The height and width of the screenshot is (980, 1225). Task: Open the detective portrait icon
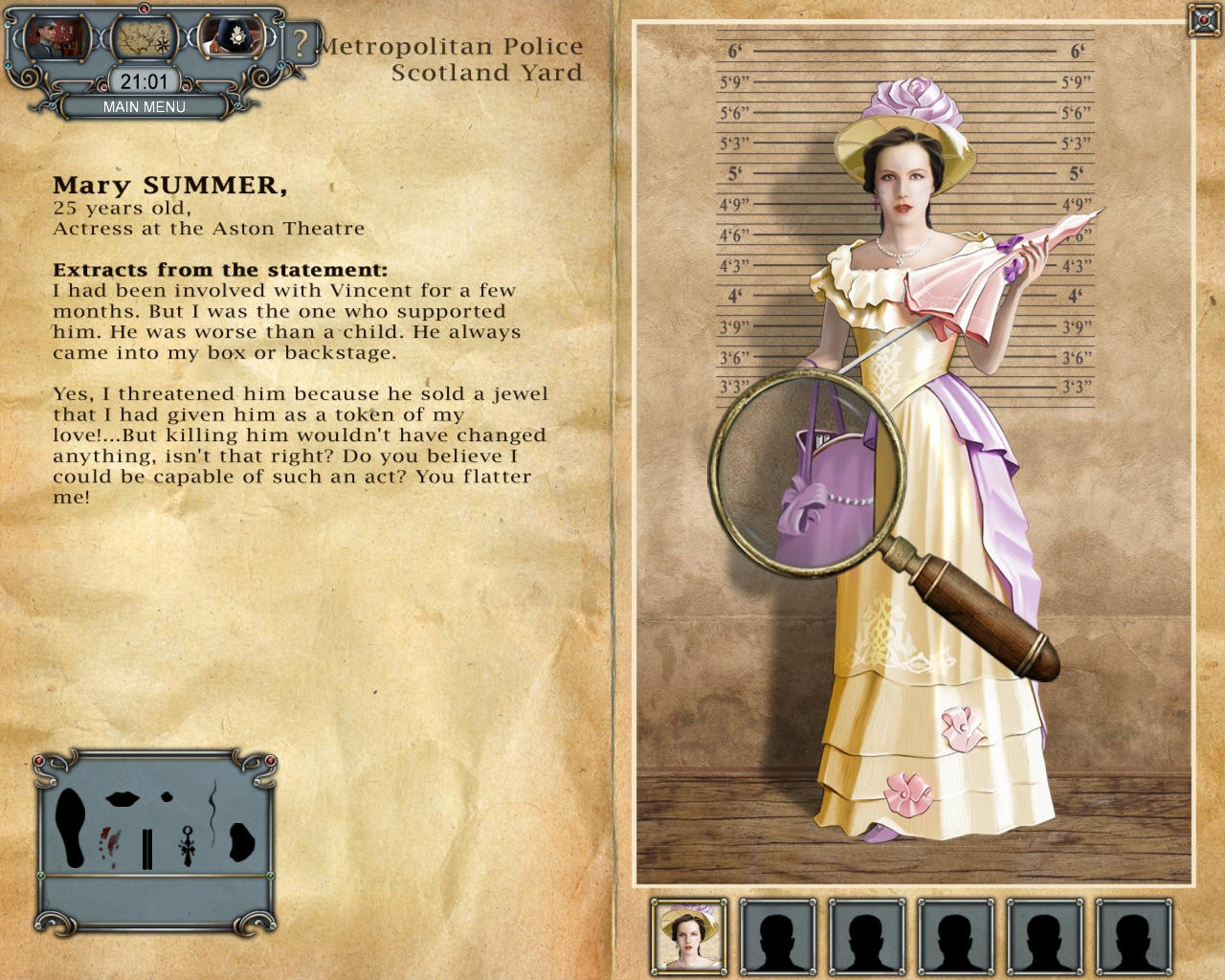(56, 38)
